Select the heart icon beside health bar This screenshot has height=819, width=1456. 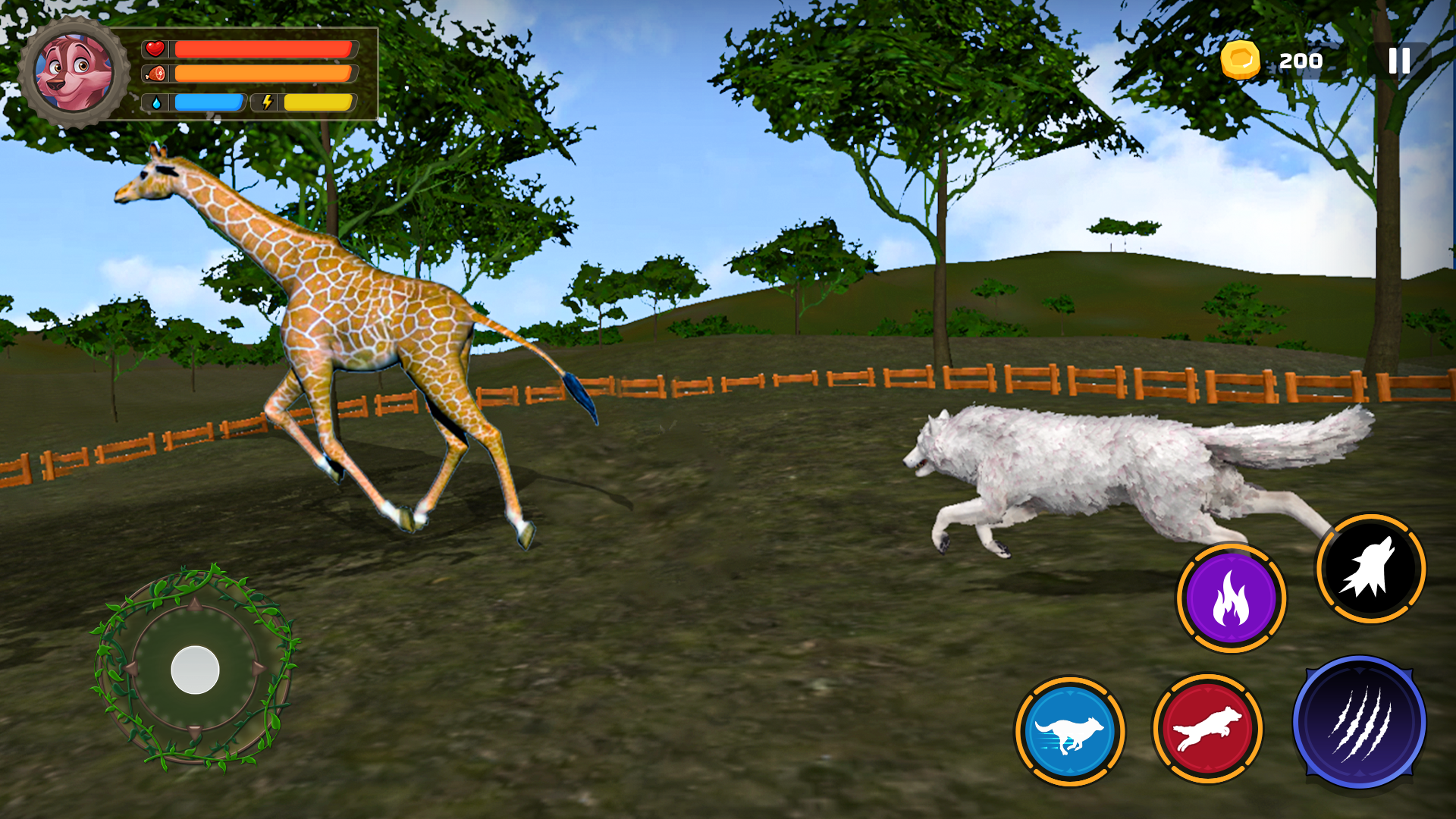pos(154,50)
